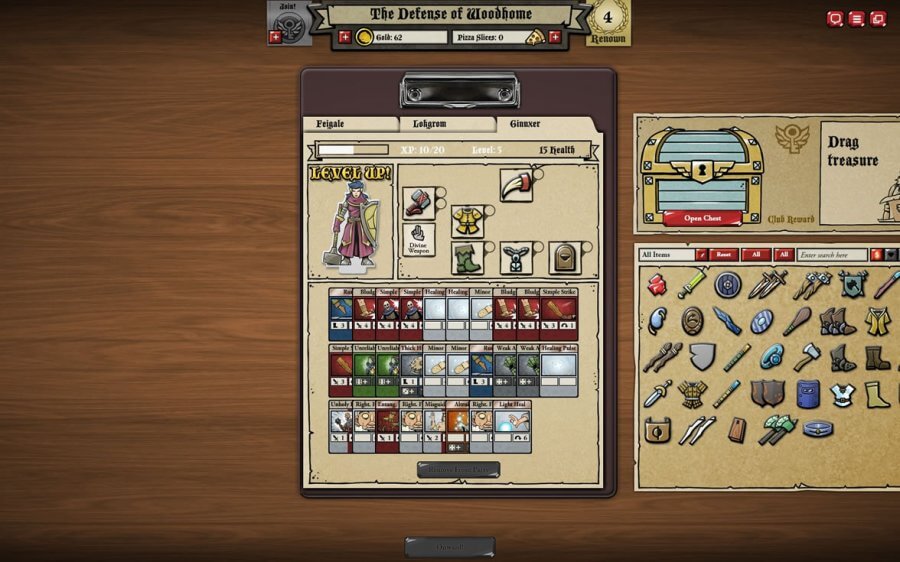Select the Light Heal card
The image size is (900, 562).
pos(512,427)
